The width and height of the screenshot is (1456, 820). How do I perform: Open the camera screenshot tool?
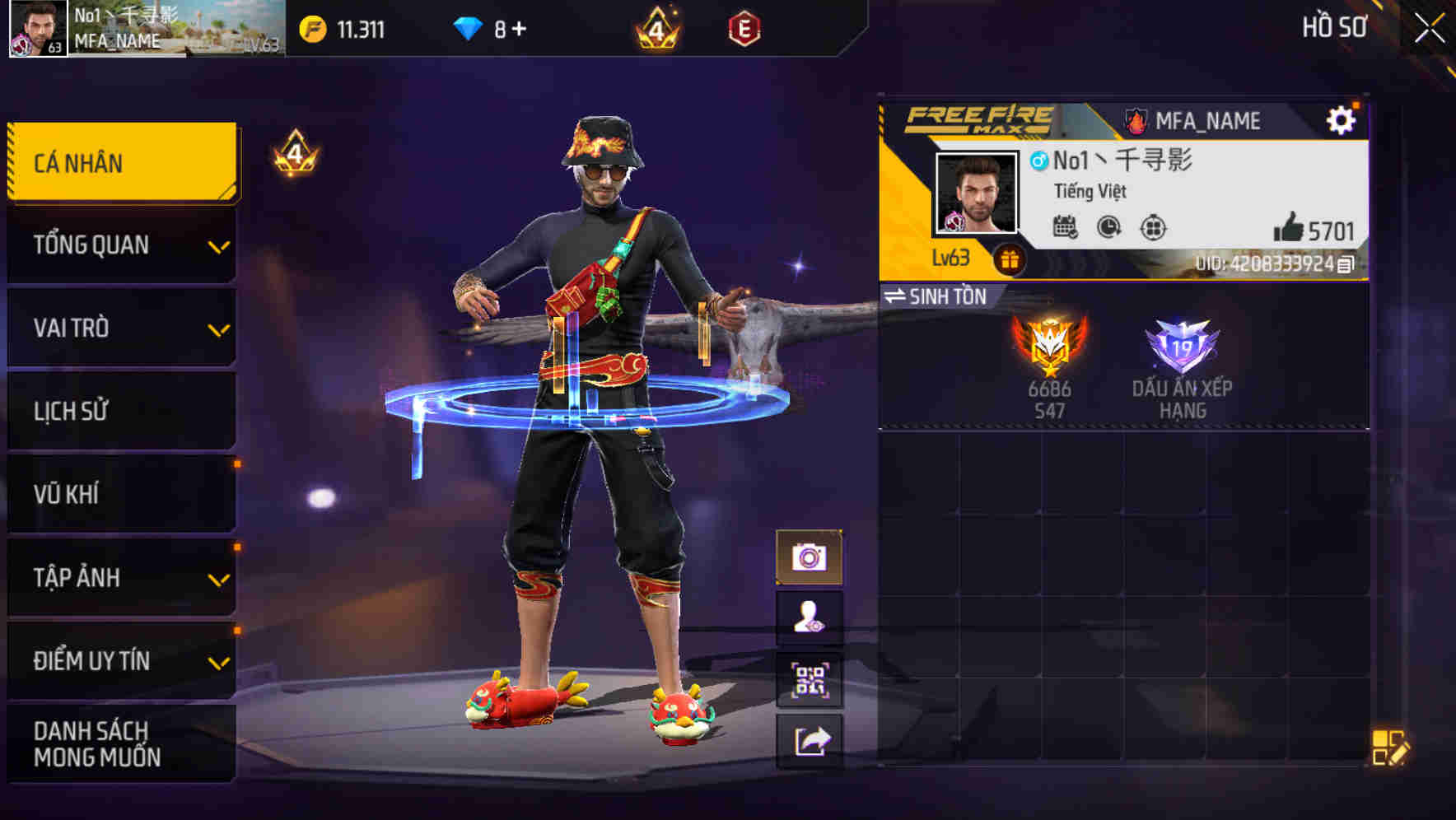(x=810, y=558)
